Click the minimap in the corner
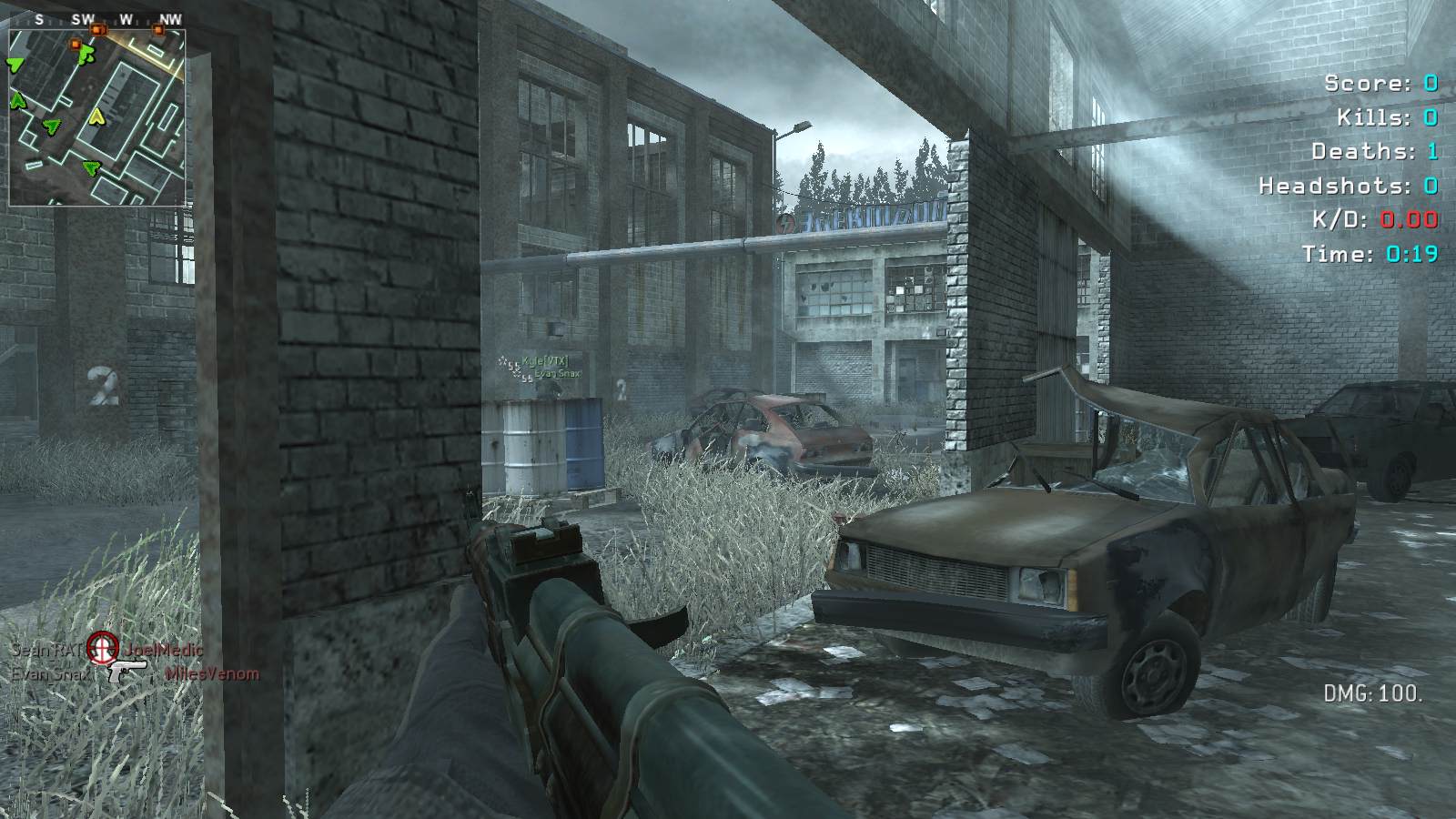 pos(97,118)
